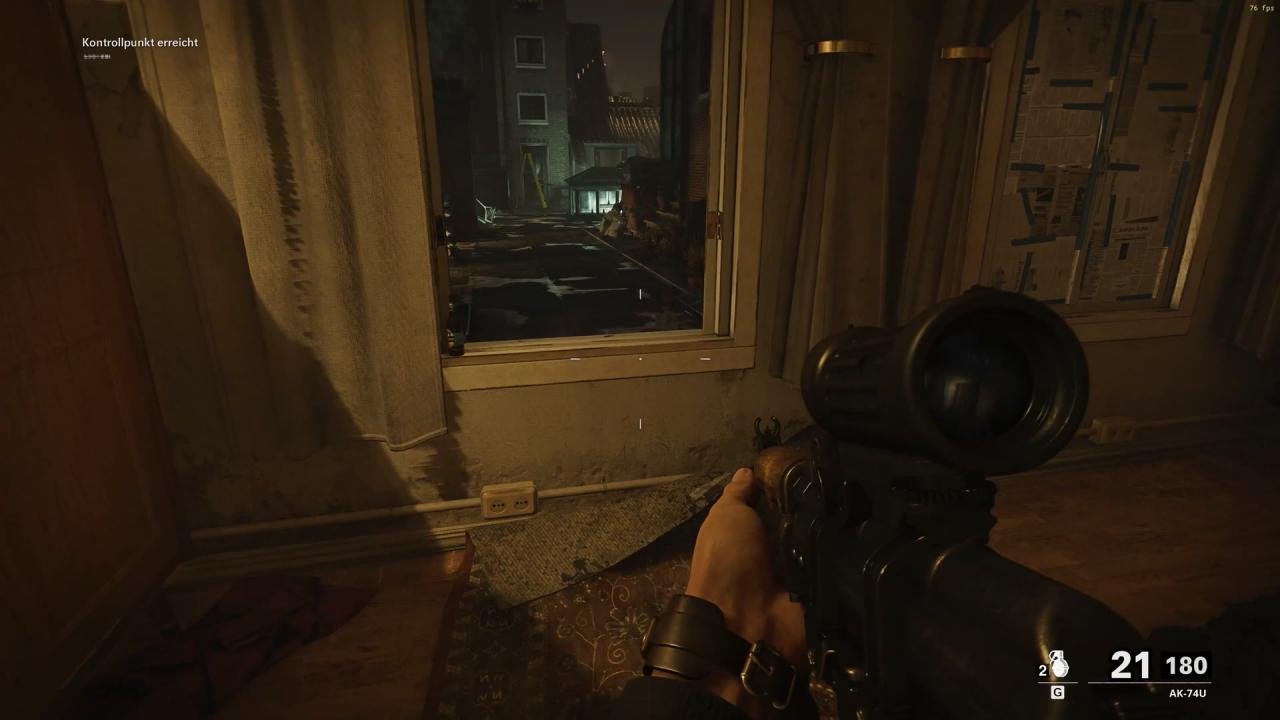Screen dimensions: 1280x720
Task: Select the frag grenade icon
Action: (x=1060, y=666)
